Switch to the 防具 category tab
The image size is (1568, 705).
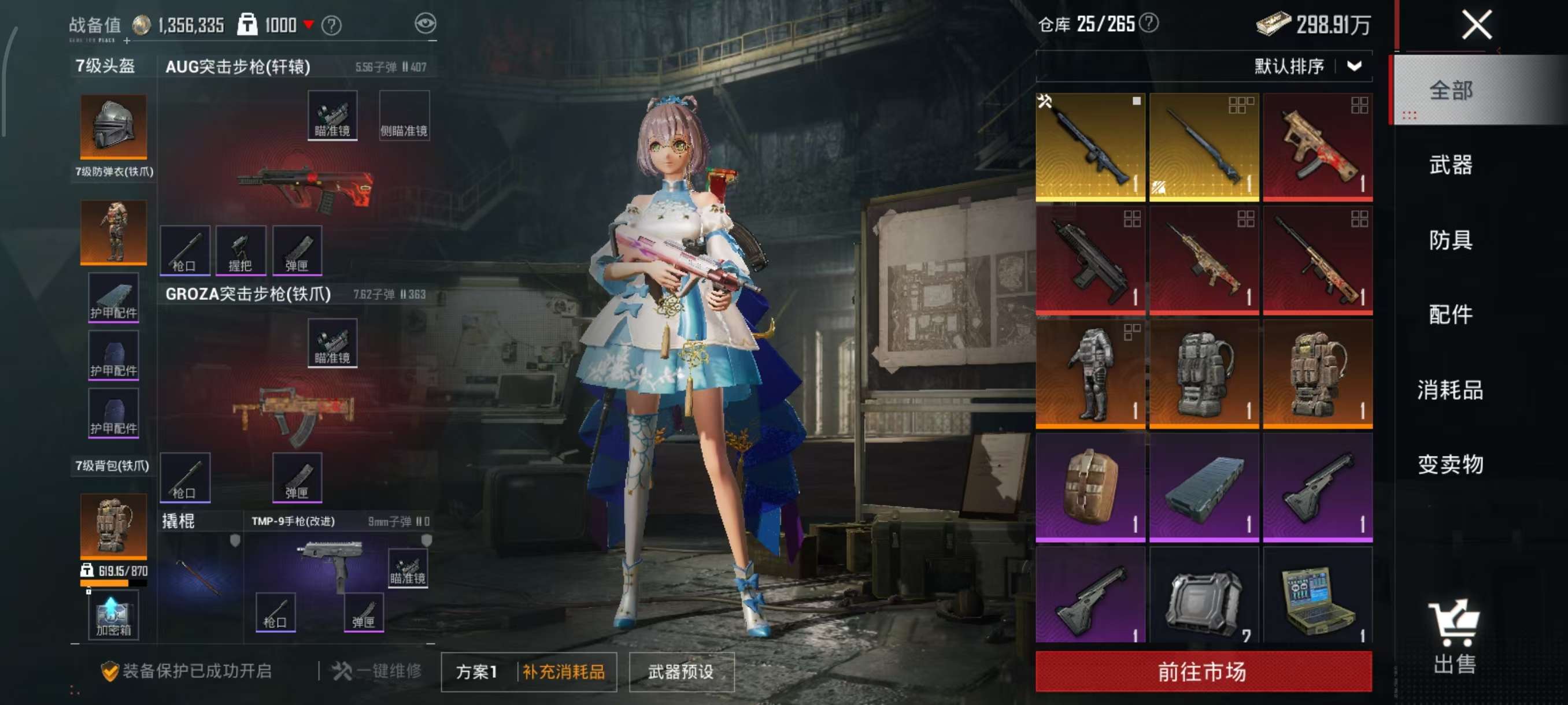pyautogui.click(x=1451, y=240)
